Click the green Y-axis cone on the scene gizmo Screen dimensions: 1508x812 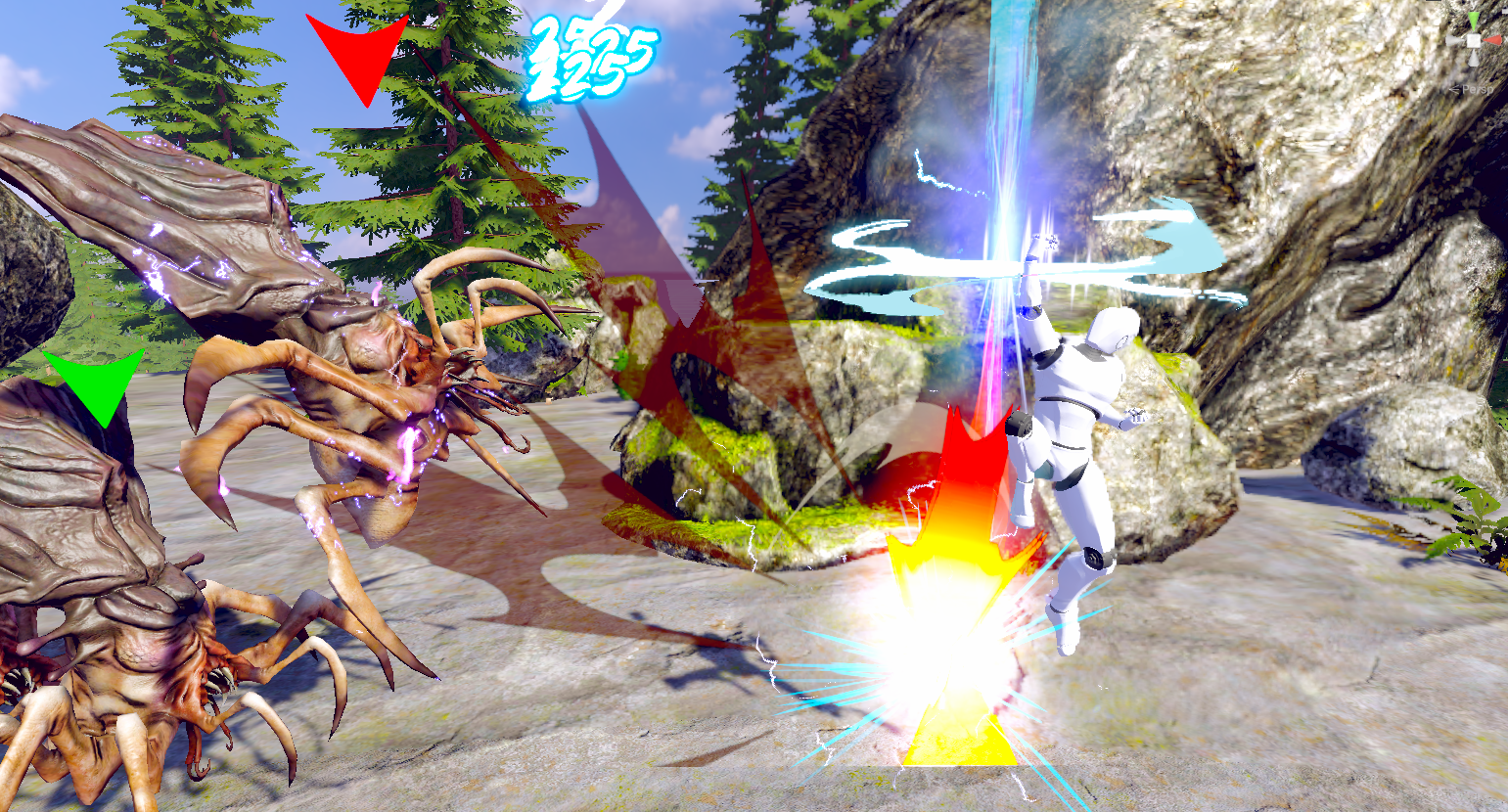(1474, 21)
